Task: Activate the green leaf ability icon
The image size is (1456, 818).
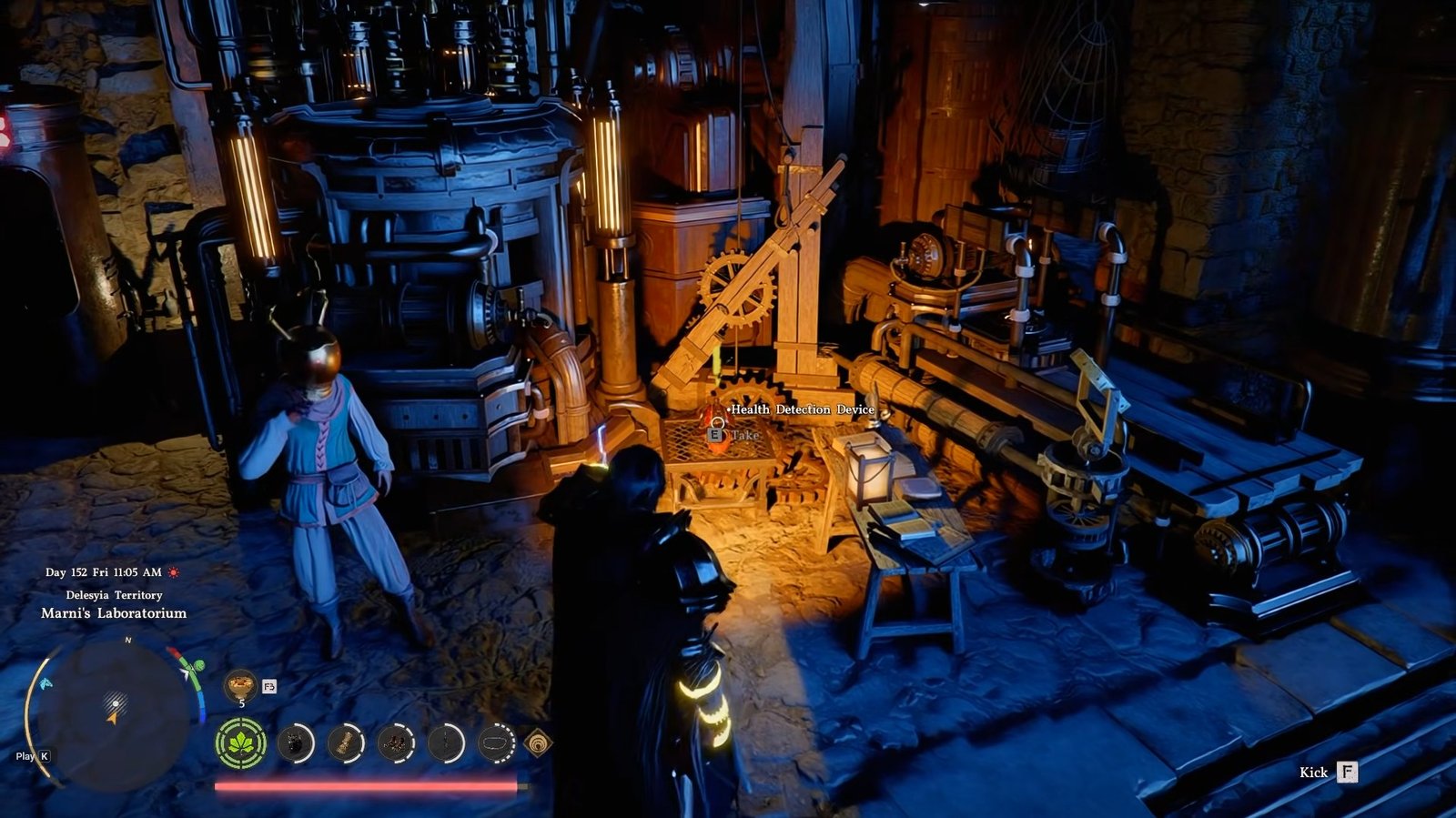Action: [241, 743]
